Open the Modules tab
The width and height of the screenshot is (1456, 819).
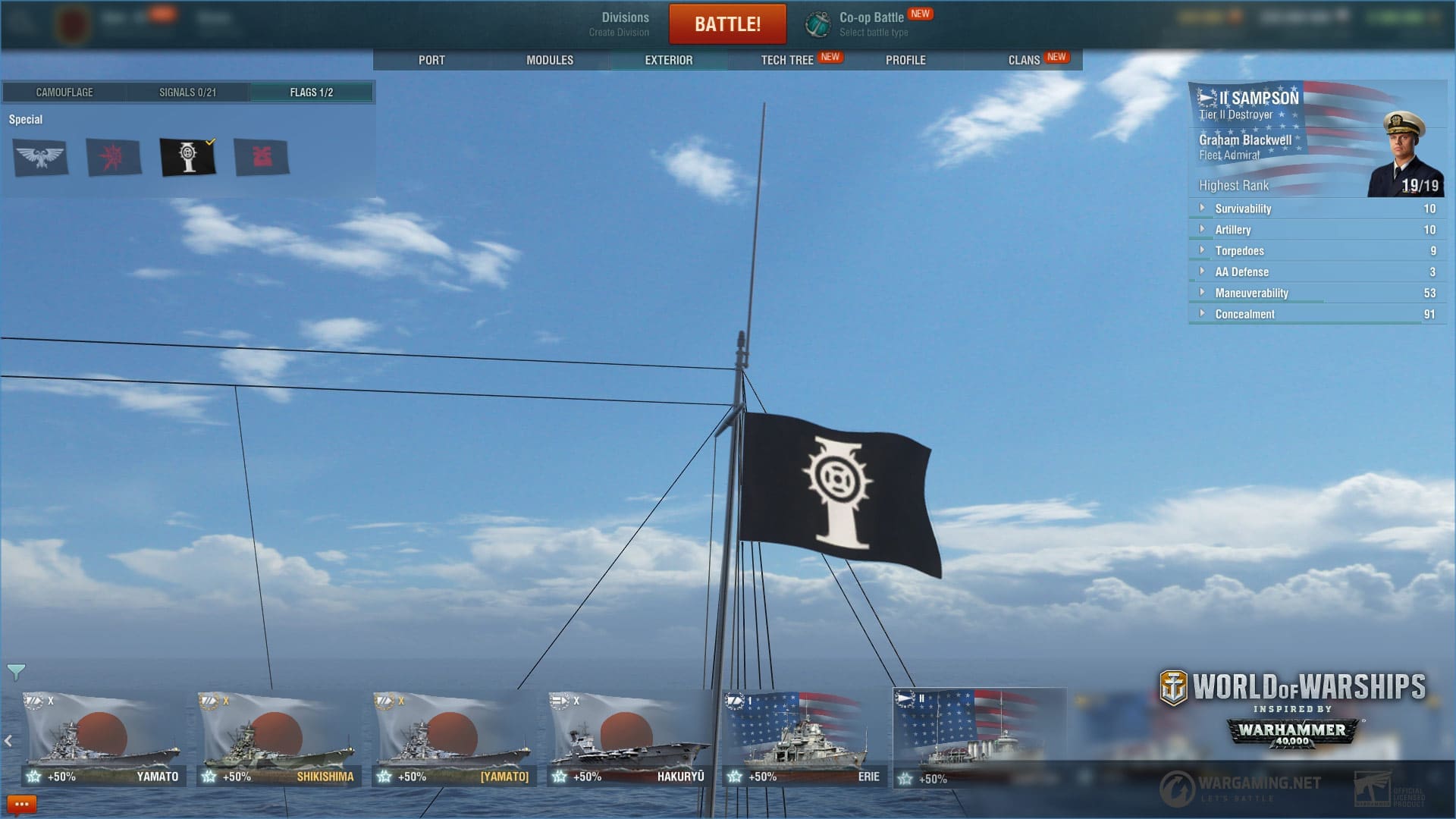point(550,60)
